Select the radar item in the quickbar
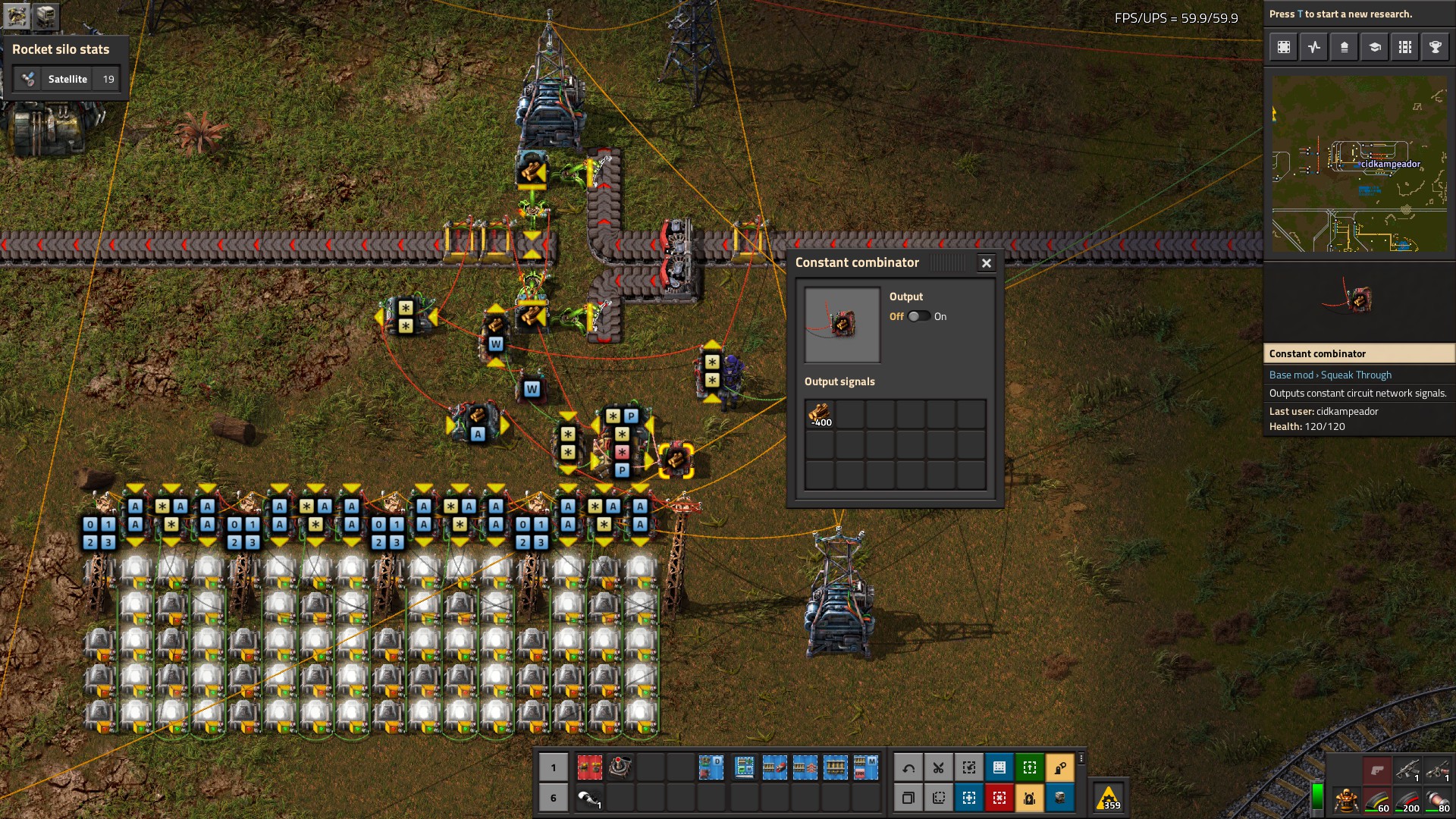Screen dimensions: 1456x819 [x=620, y=767]
